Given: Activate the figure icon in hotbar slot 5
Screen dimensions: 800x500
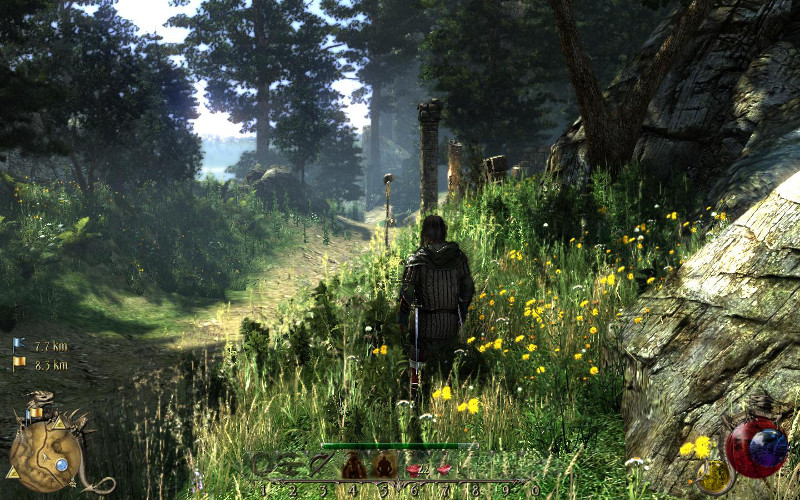Looking at the screenshot, I should pos(385,465).
